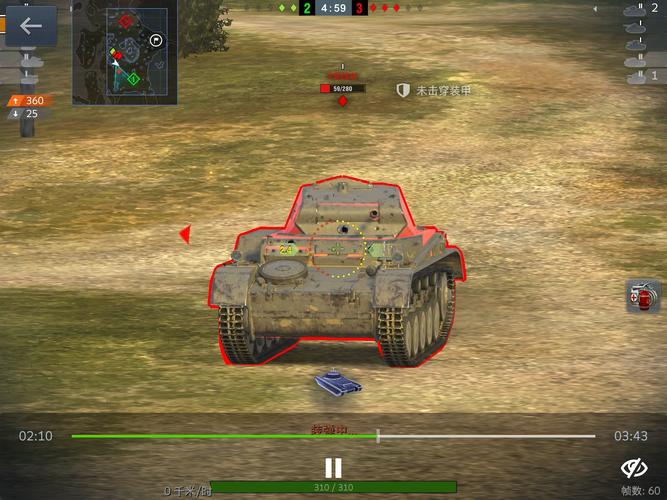The image size is (667, 500).
Task: Select the red fire extinguisher consumable icon
Action: 643,296
